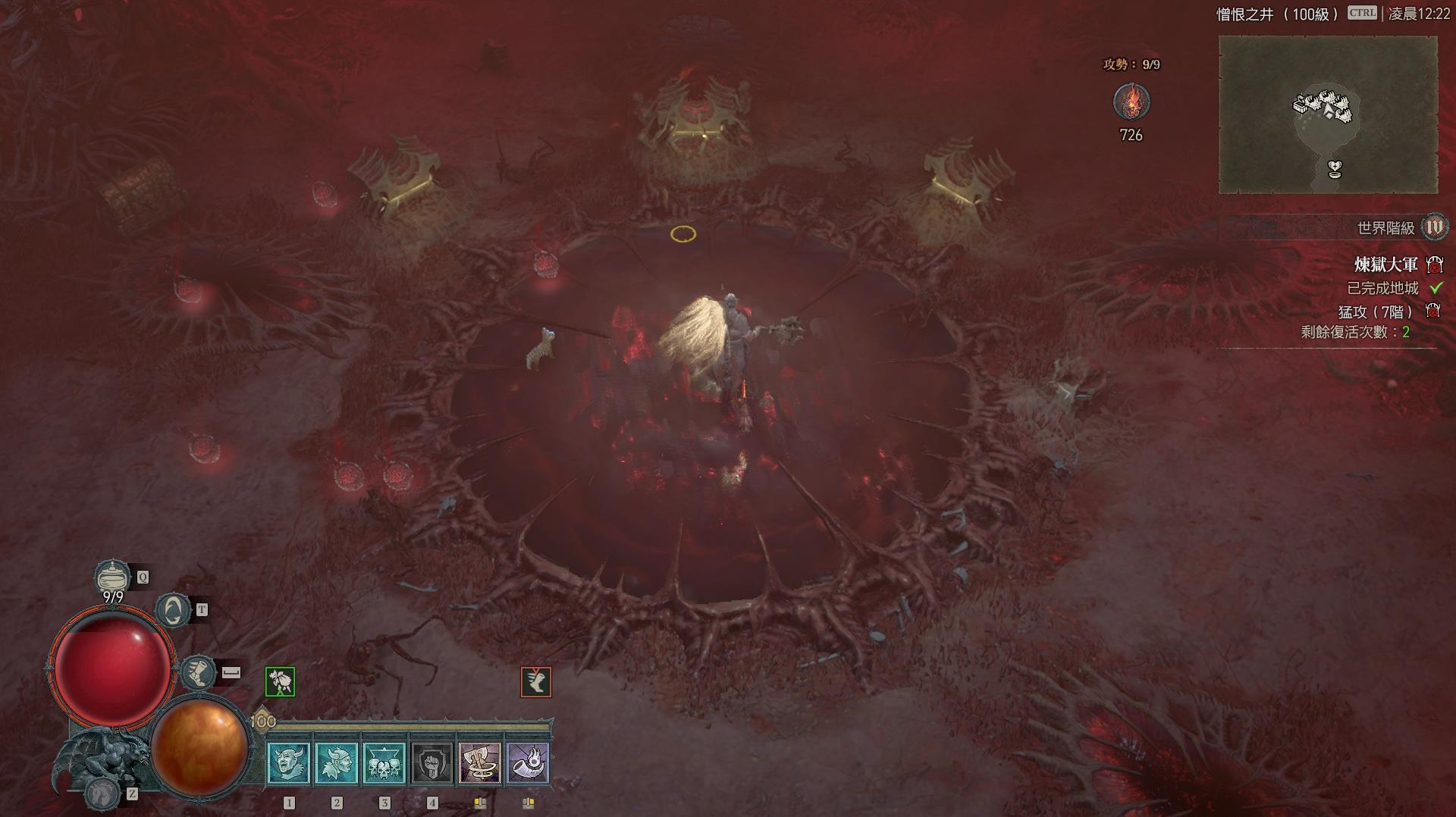Click the burning aether currency icon
Viewport: 1456px width, 817px height.
1131,102
